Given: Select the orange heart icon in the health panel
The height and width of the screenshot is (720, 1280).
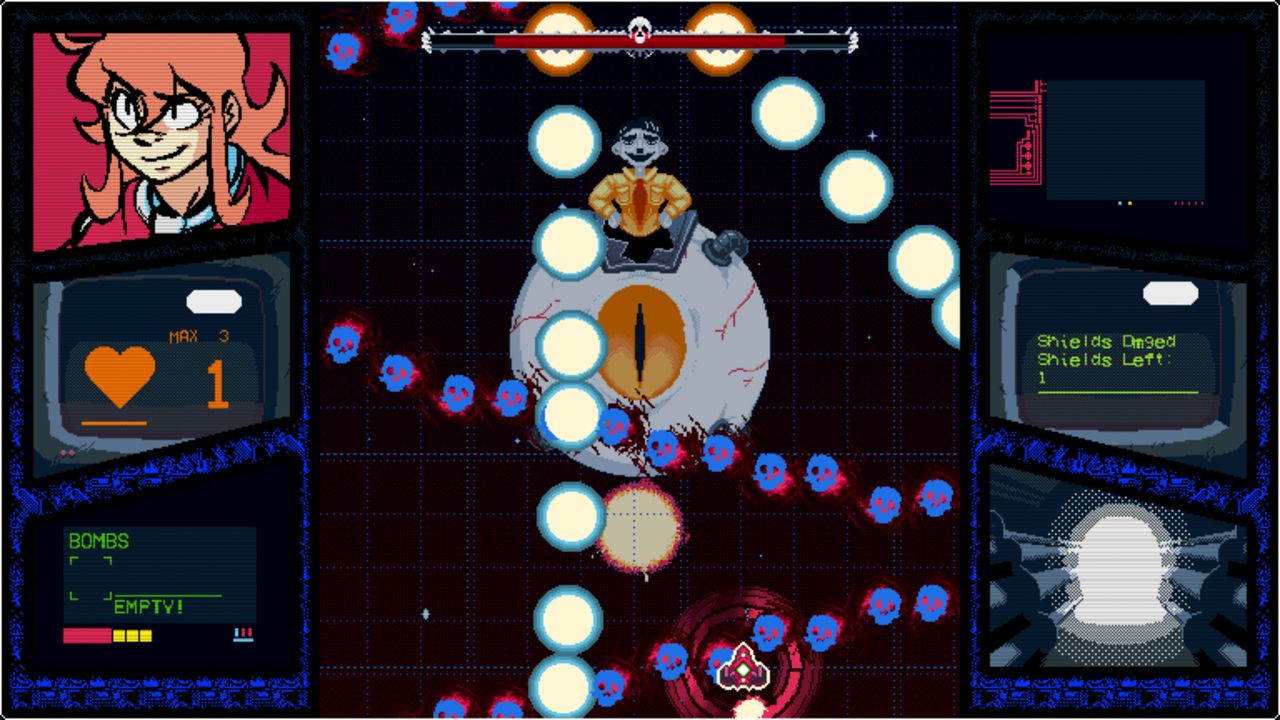Looking at the screenshot, I should pos(117,375).
